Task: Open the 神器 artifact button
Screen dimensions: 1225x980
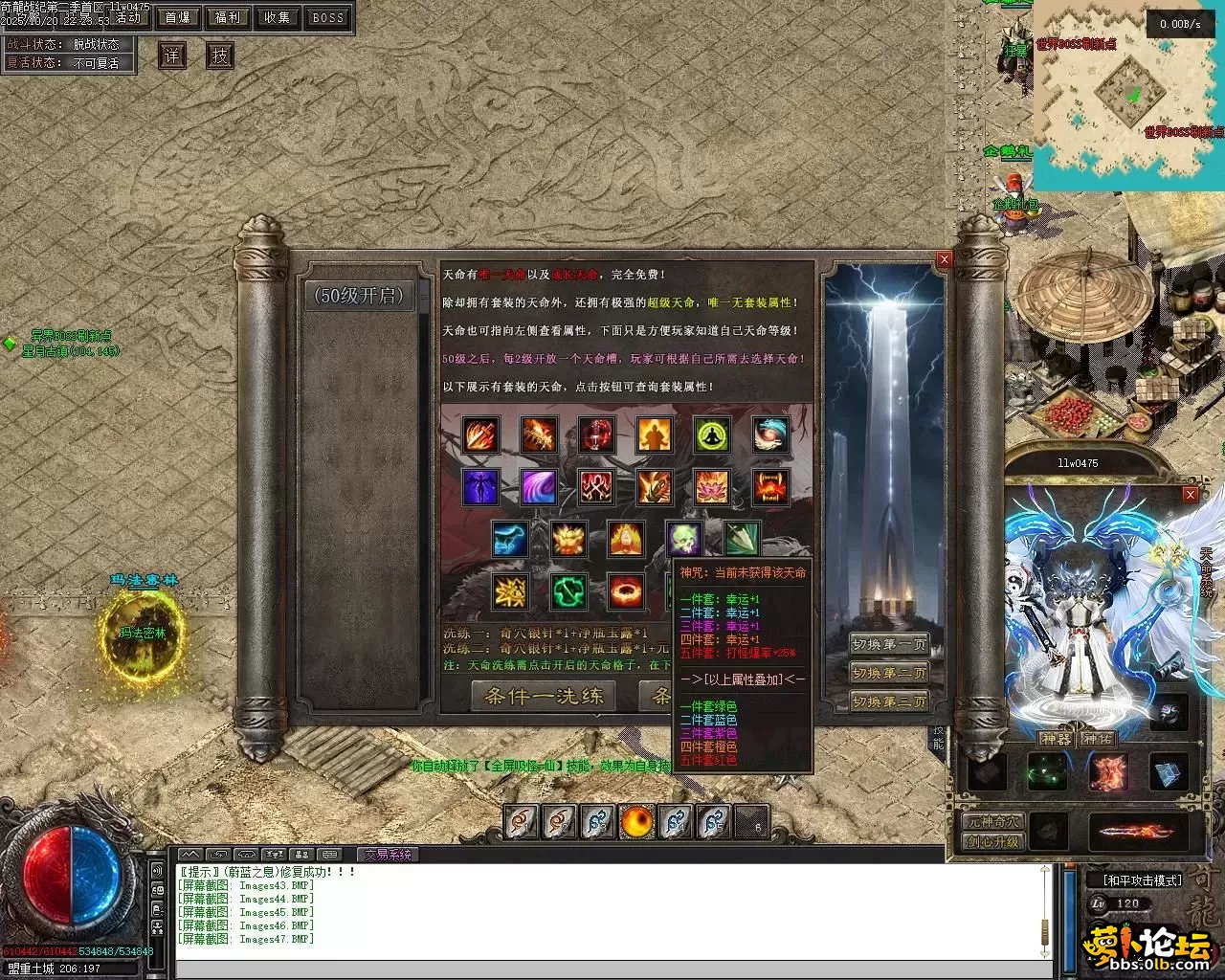Action: point(1056,739)
